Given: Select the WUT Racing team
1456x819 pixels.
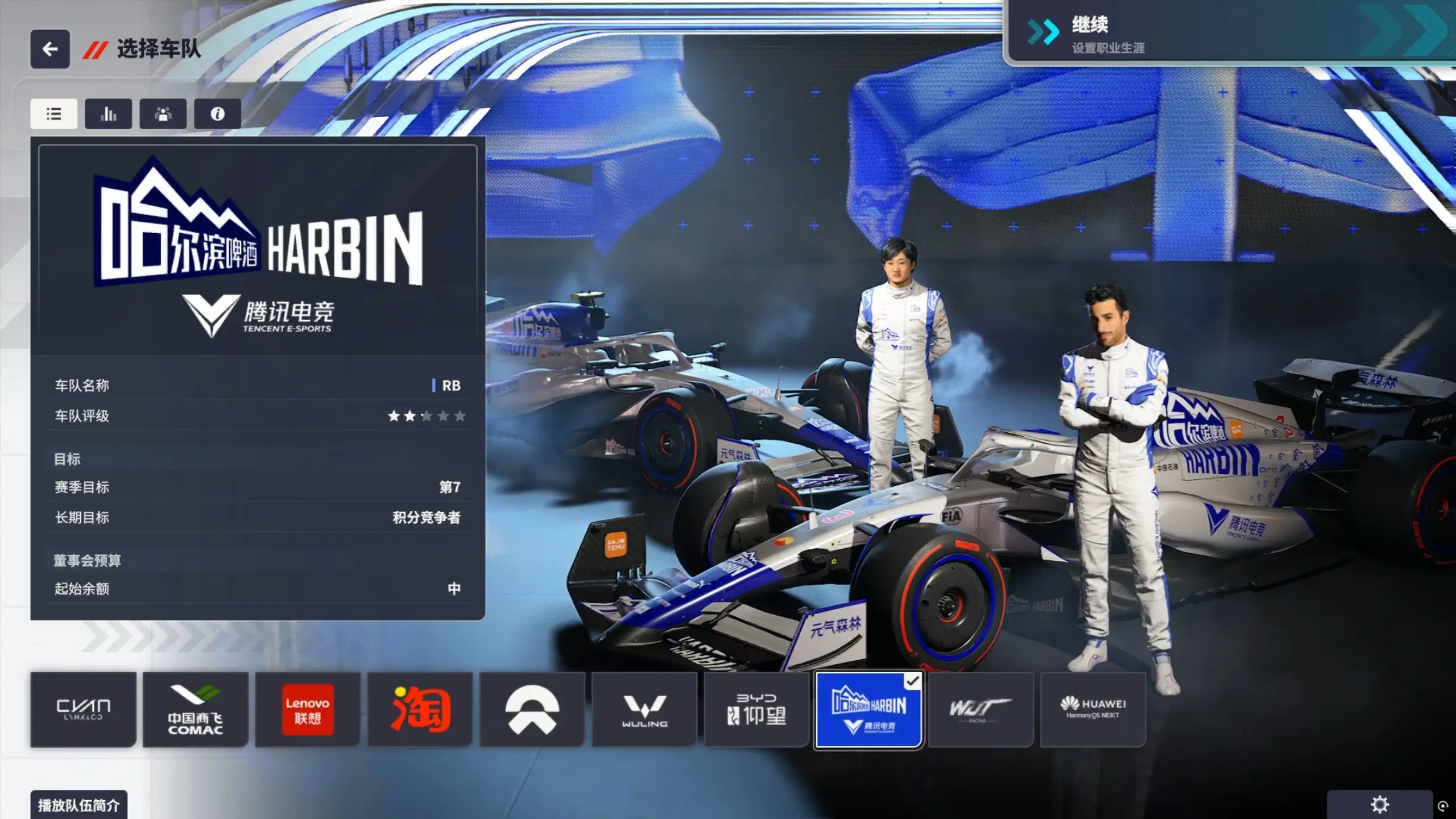Looking at the screenshot, I should [x=981, y=709].
